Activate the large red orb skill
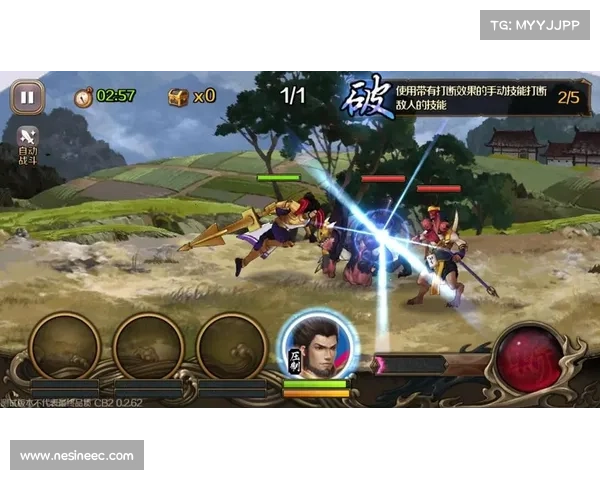The image size is (600, 480). point(529,358)
